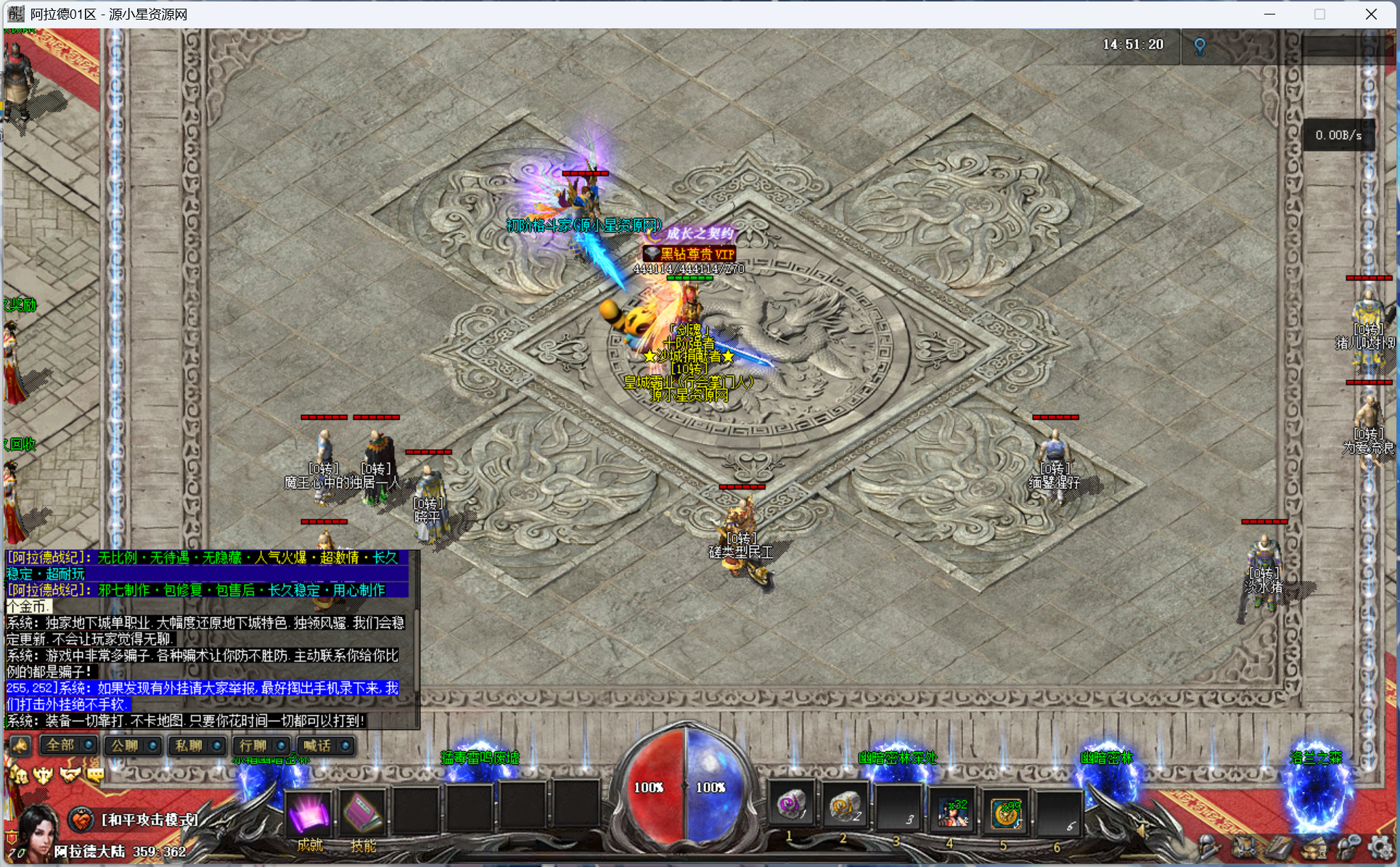
Task: Switch chat to the 全部 channel
Action: (61, 745)
